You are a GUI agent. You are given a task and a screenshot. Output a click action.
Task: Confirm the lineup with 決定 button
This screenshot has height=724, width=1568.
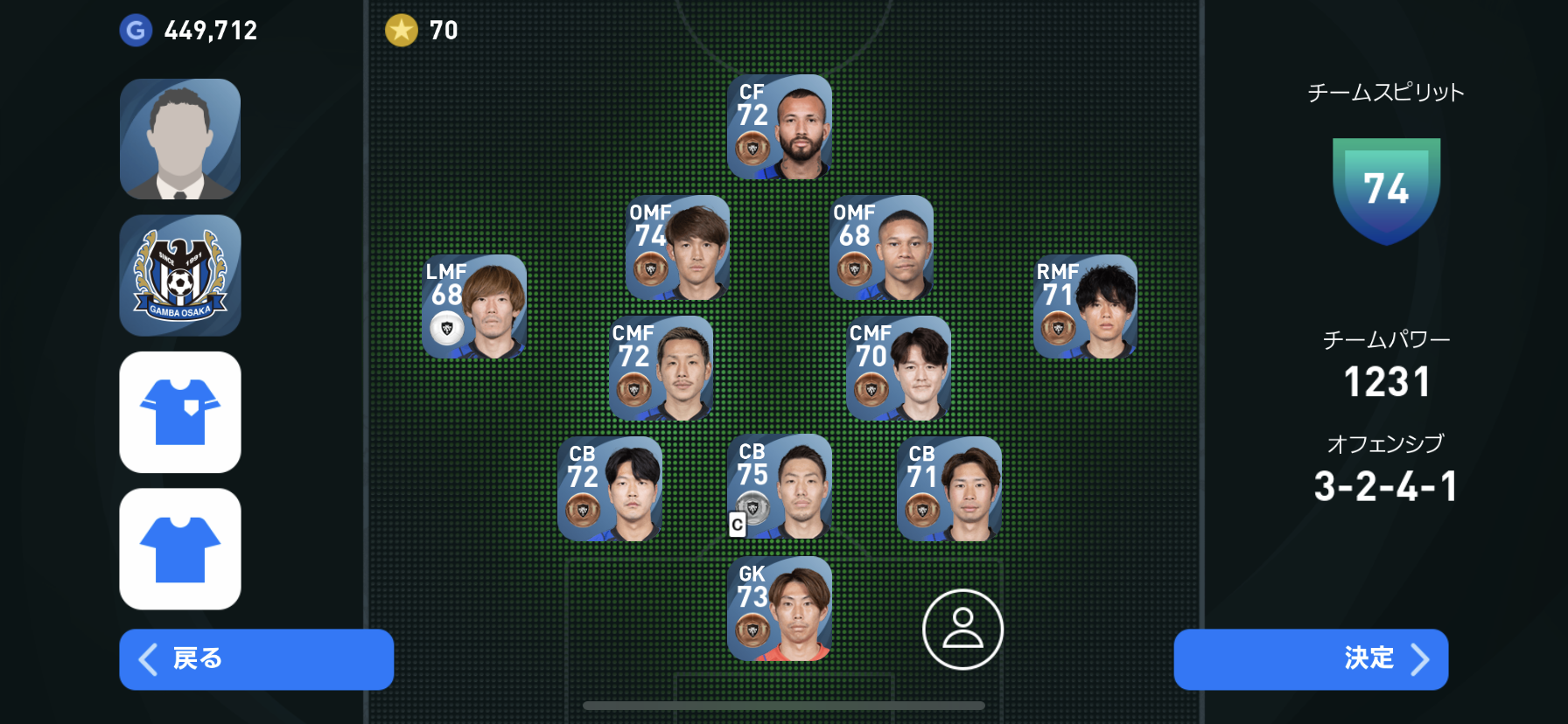click(1310, 659)
